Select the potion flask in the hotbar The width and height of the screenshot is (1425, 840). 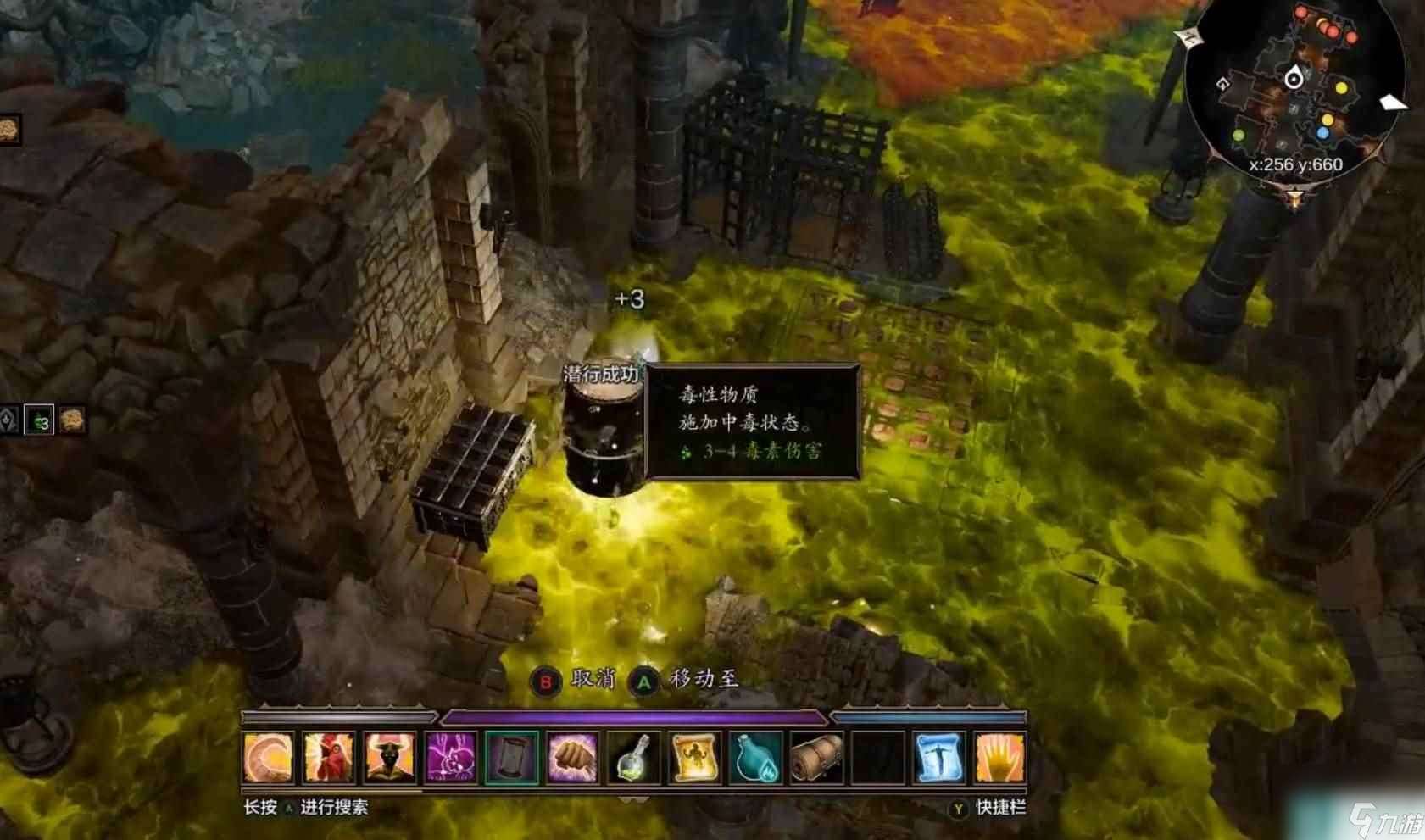[x=633, y=757]
